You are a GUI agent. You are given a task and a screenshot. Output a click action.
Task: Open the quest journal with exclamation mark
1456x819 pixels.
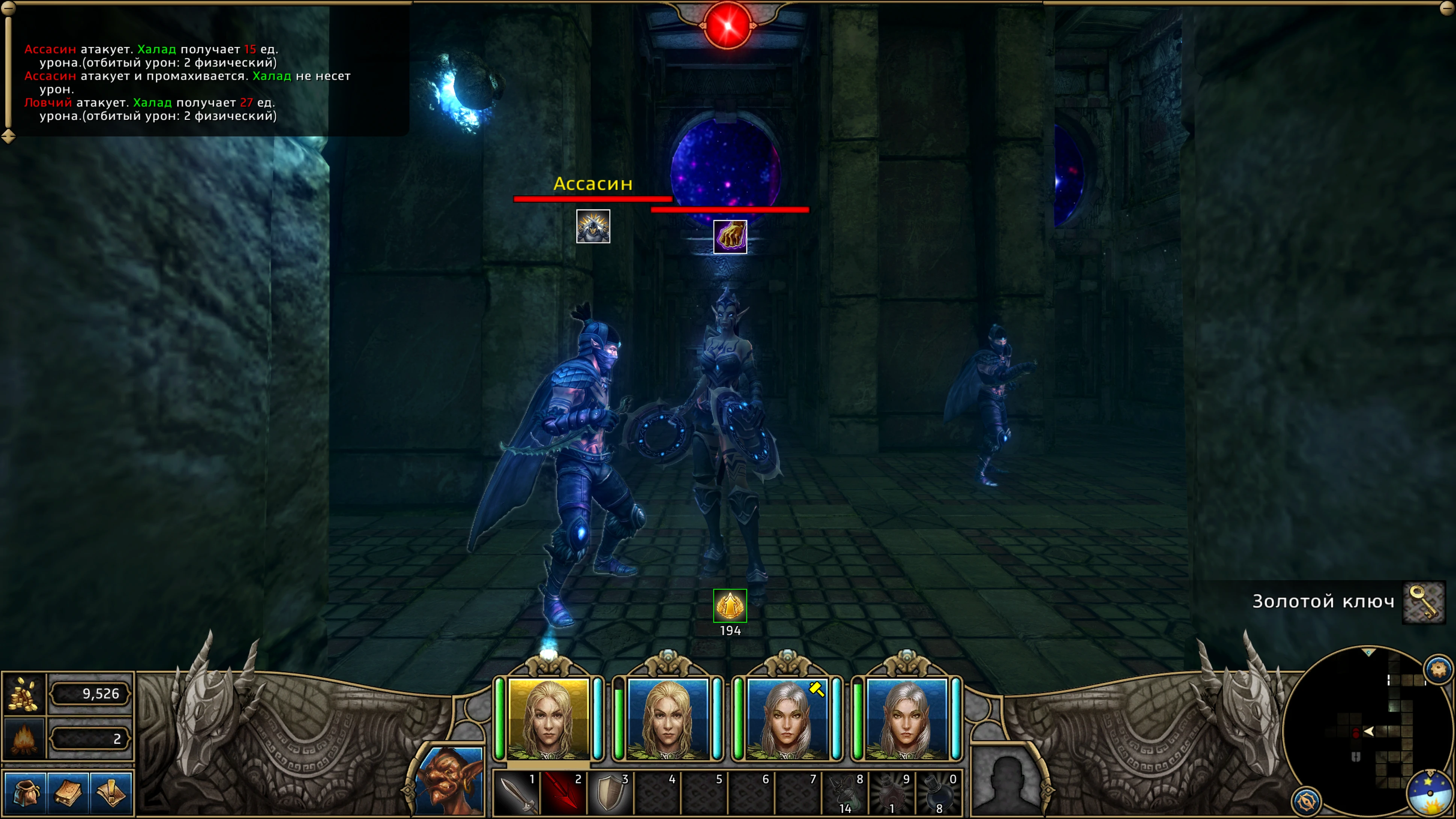click(111, 792)
